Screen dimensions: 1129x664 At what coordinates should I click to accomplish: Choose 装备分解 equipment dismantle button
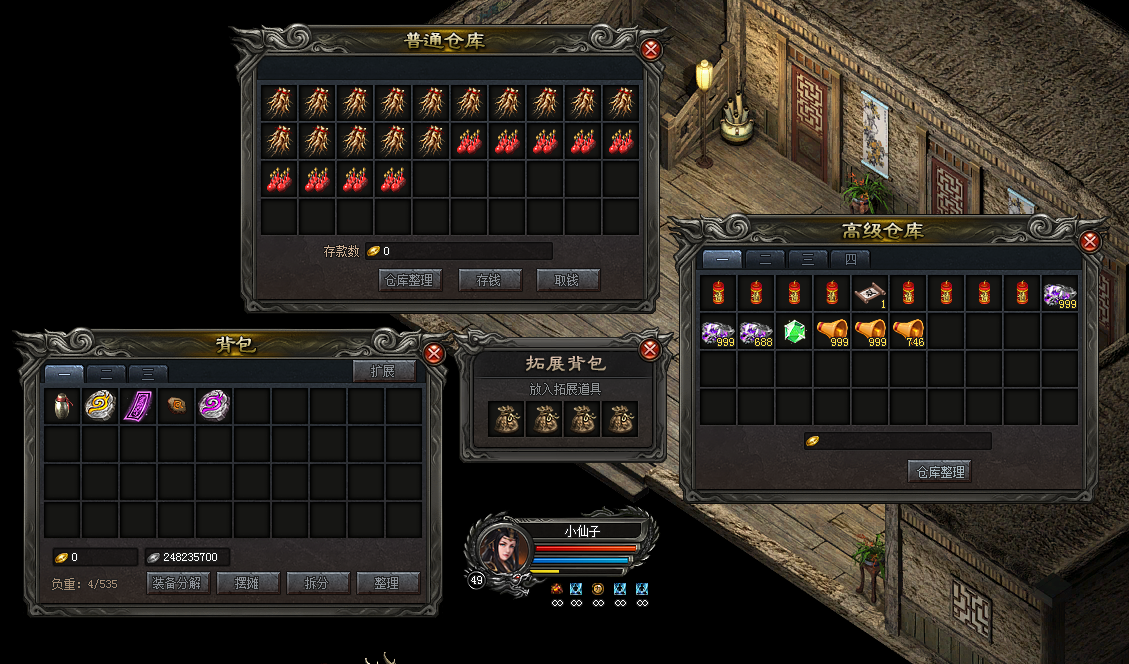(178, 583)
